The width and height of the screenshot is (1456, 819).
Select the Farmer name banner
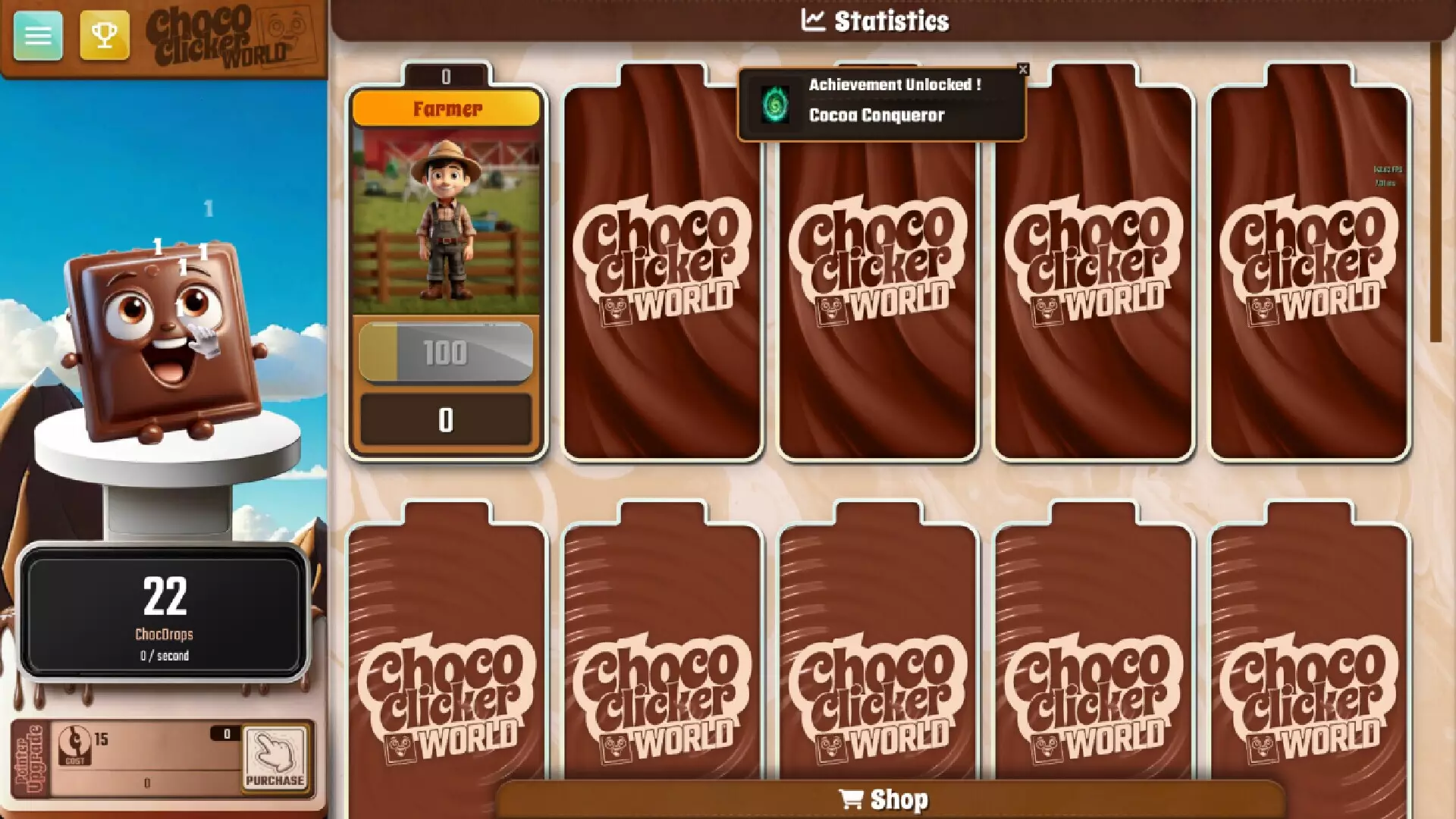(447, 109)
